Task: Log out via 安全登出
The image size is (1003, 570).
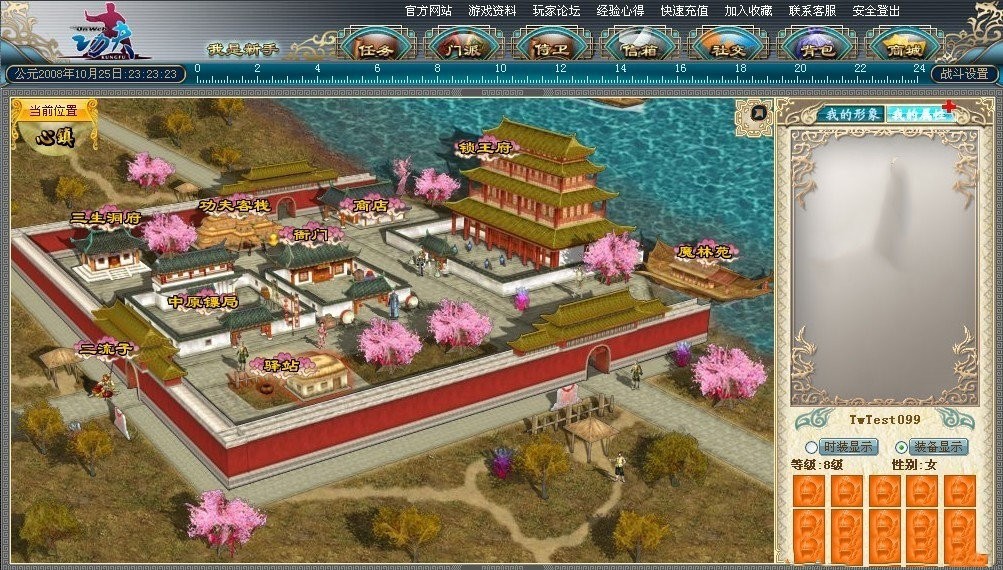Action: 876,11
